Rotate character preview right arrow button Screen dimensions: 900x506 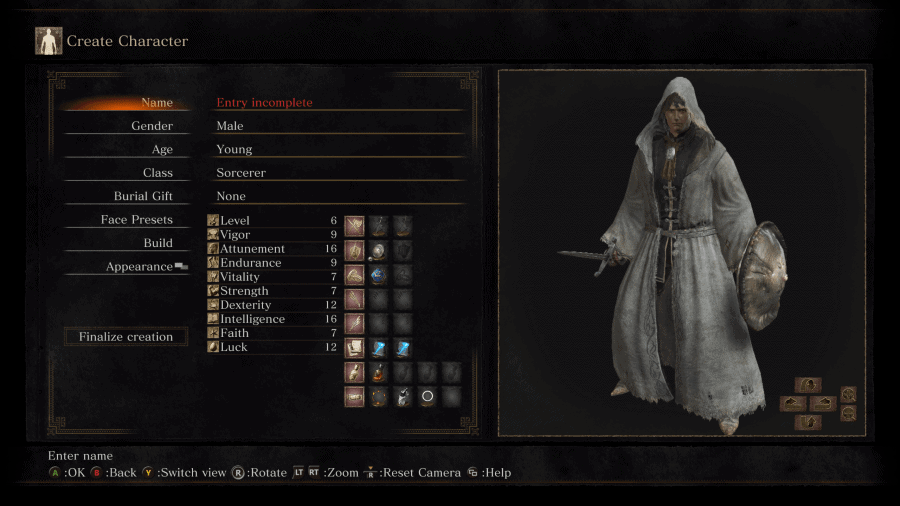tap(822, 404)
